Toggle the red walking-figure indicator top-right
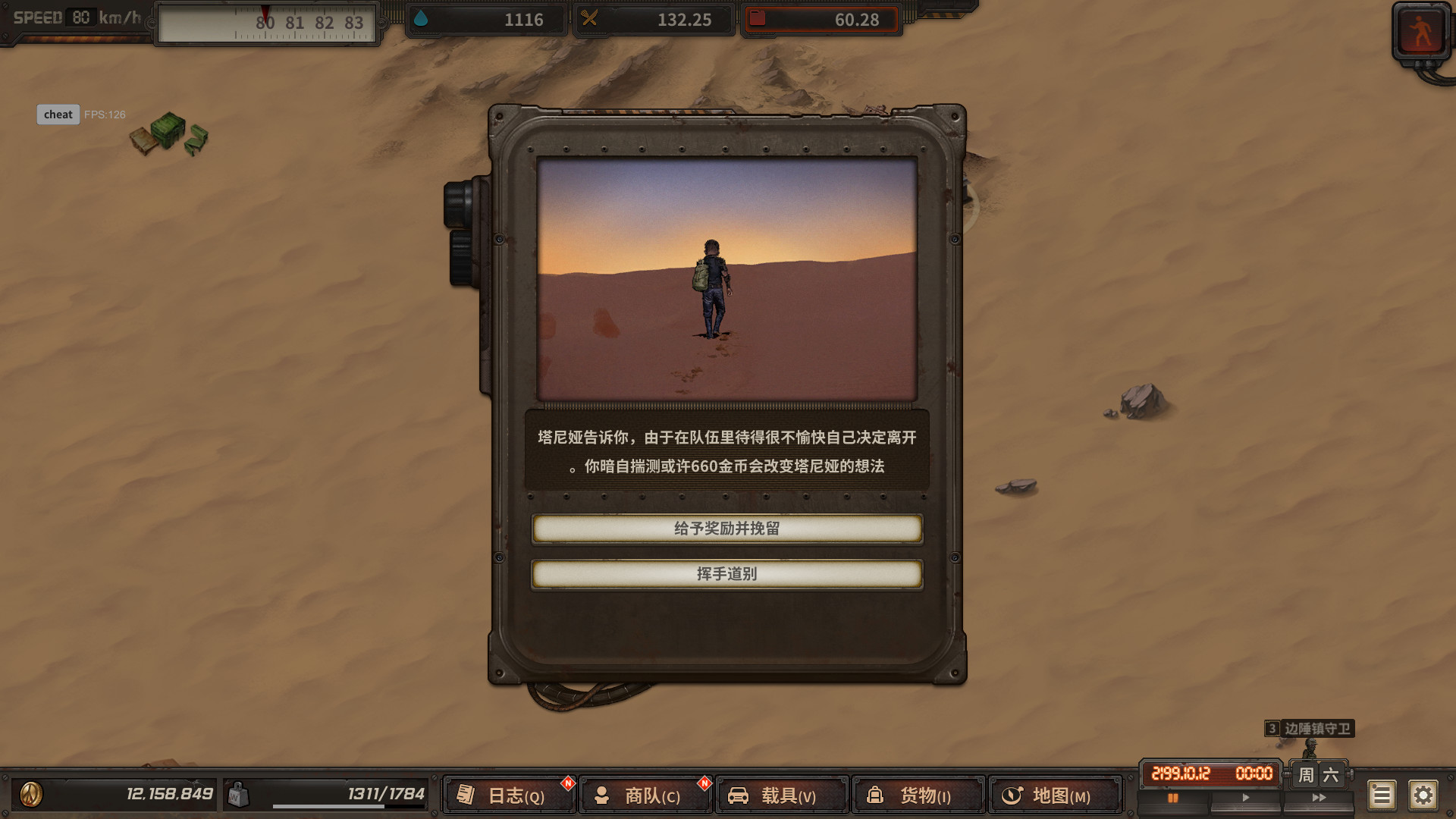 click(x=1421, y=29)
